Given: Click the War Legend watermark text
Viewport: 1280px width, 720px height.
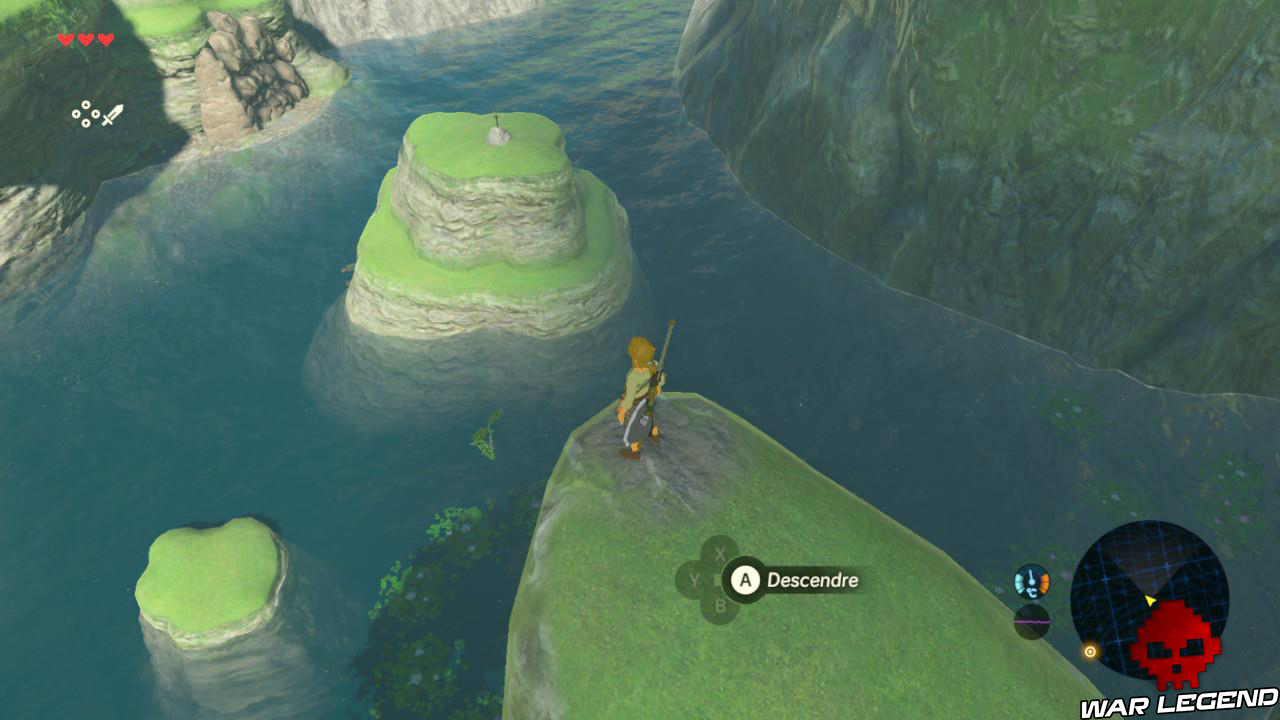Looking at the screenshot, I should pyautogui.click(x=1180, y=704).
